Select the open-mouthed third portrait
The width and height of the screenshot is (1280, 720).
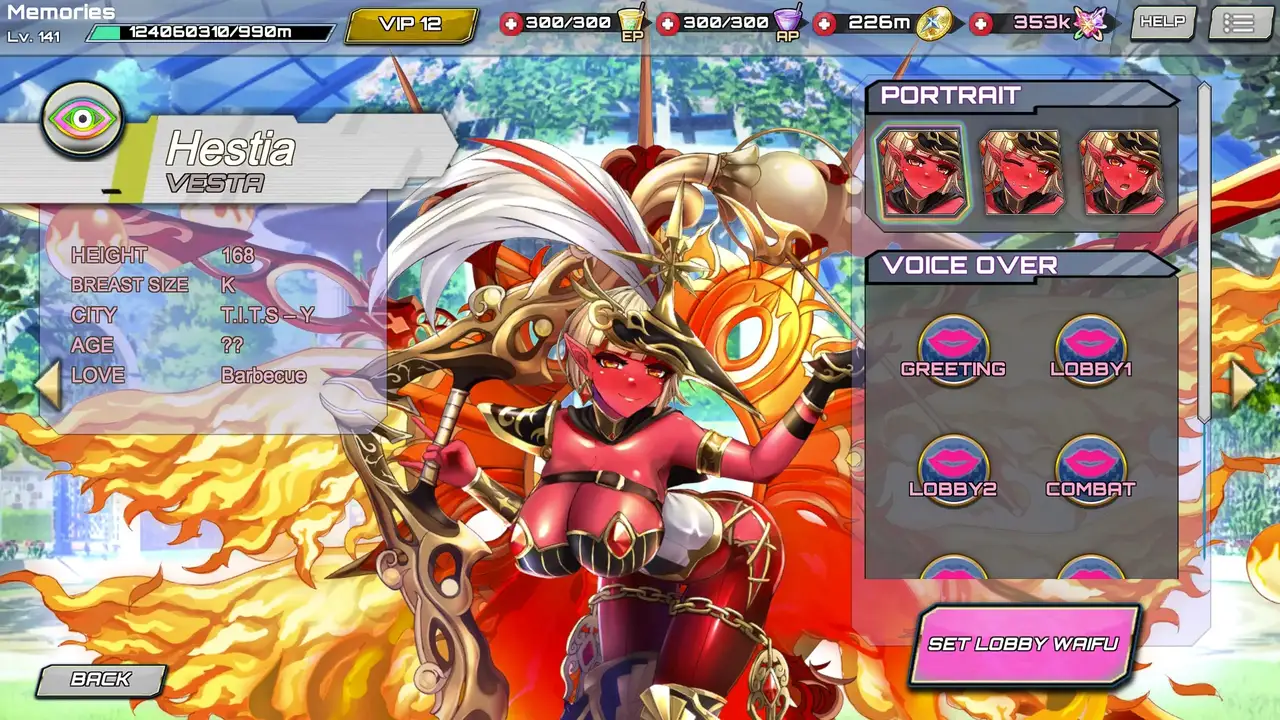(x=1121, y=172)
